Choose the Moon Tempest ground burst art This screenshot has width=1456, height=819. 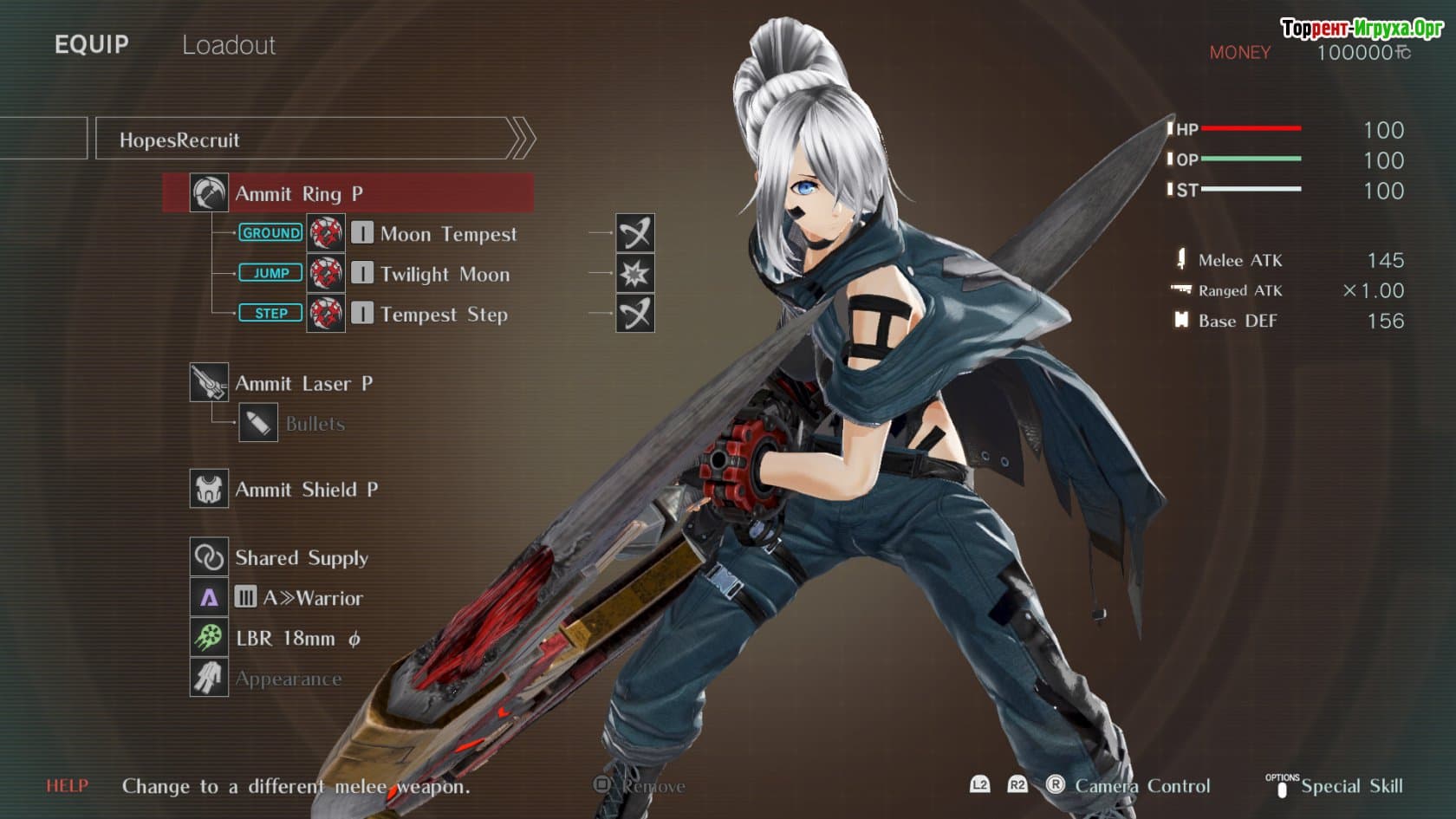[447, 234]
